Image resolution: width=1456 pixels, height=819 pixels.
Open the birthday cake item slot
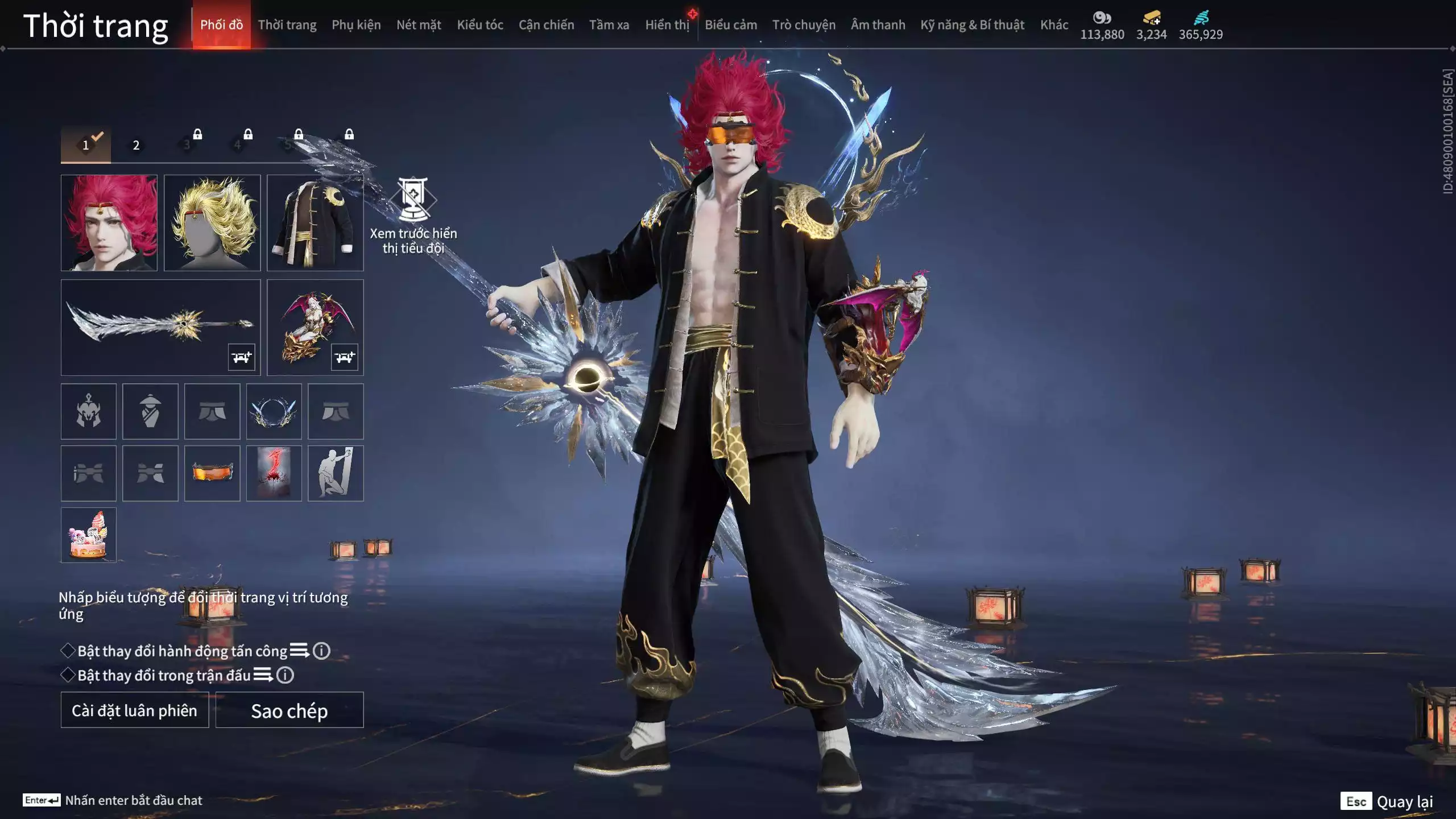pyautogui.click(x=88, y=535)
